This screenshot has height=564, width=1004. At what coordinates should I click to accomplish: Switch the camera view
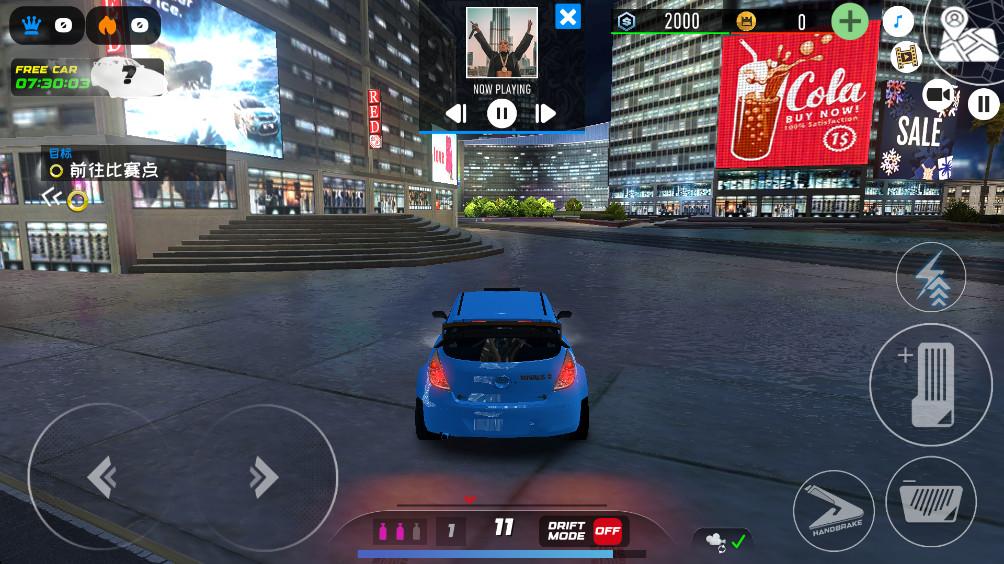pyautogui.click(x=938, y=95)
